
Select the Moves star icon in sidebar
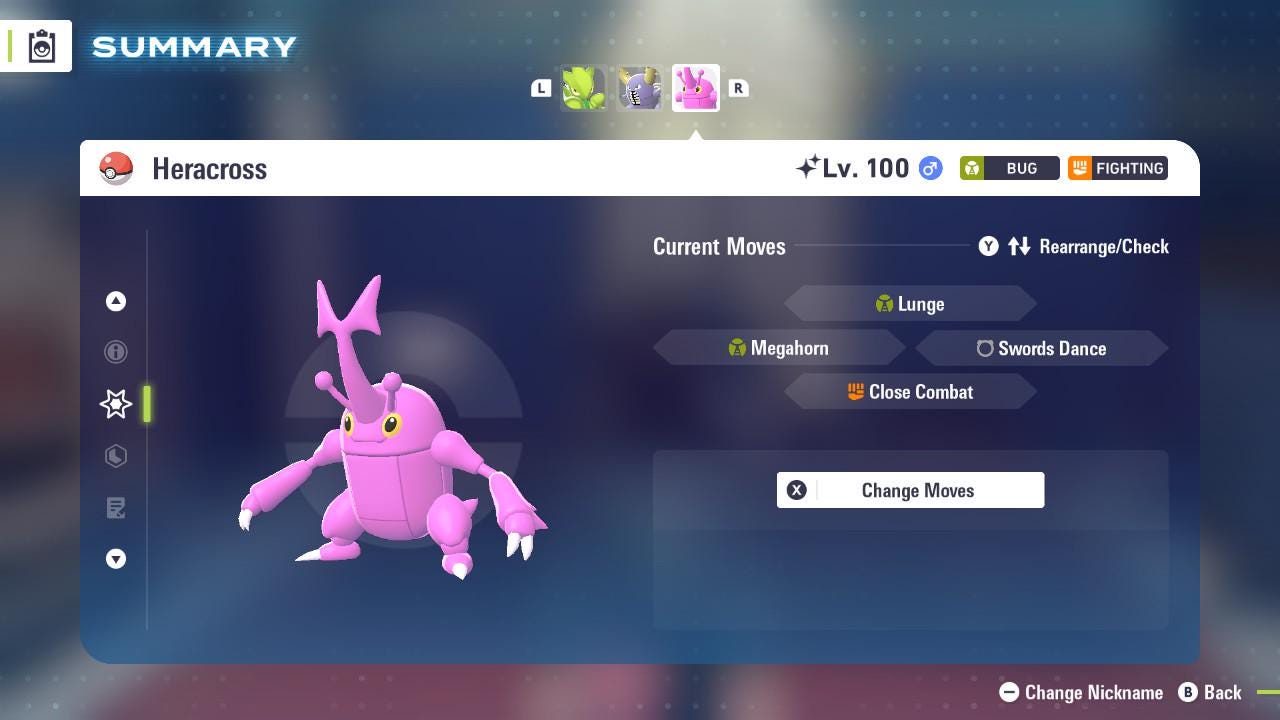tap(115, 404)
